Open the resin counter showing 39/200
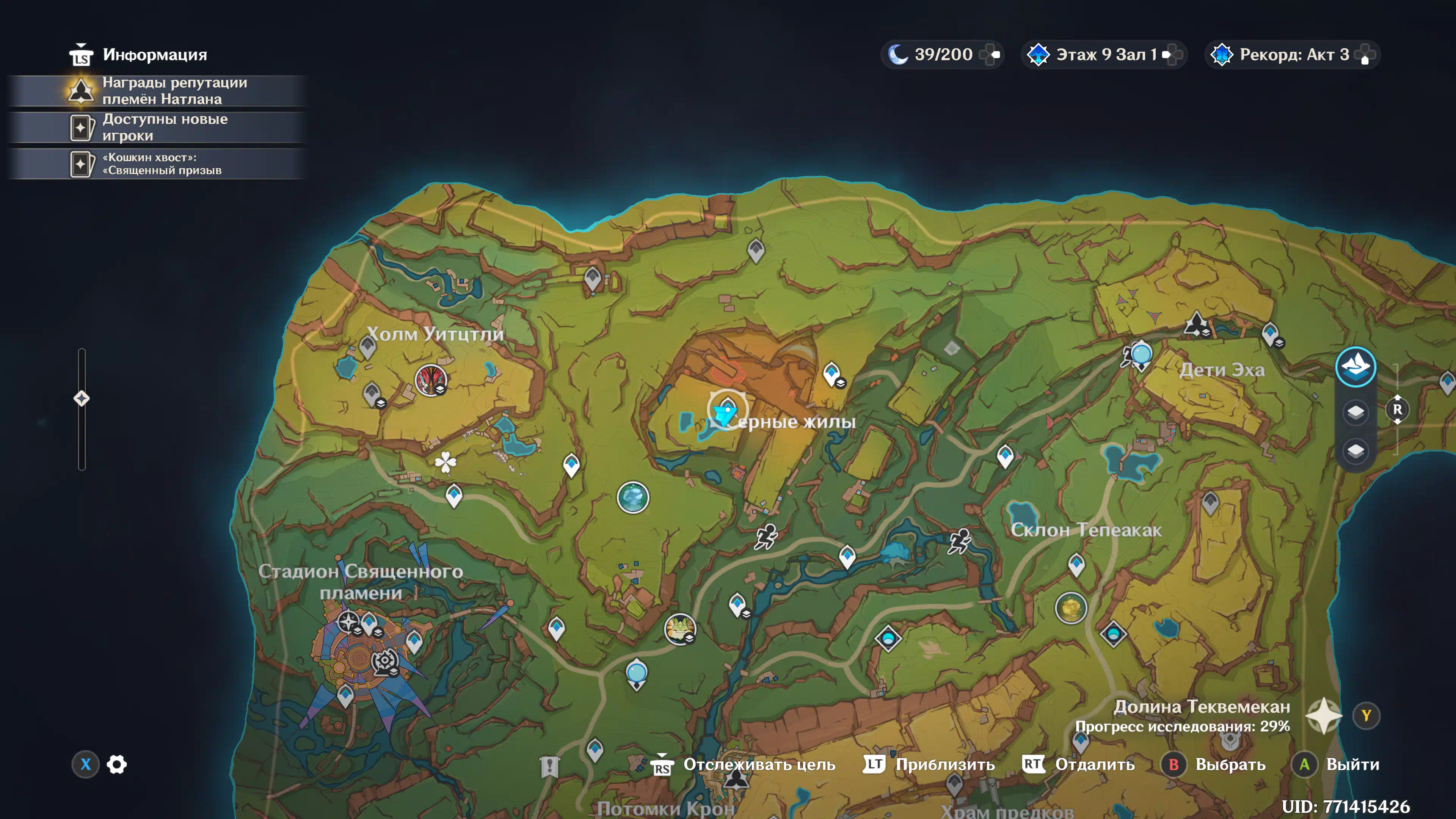 tap(941, 54)
